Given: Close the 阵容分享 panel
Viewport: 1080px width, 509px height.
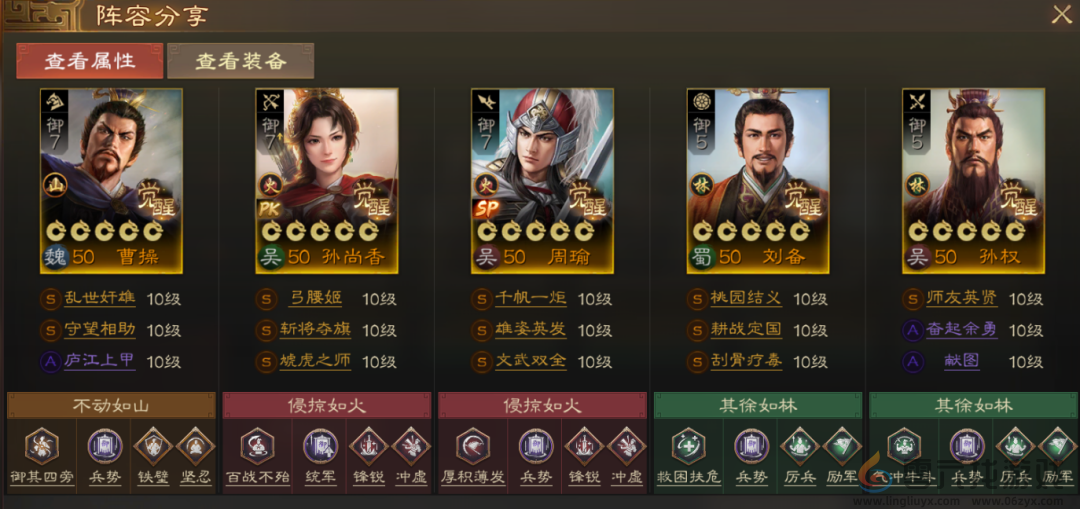Looking at the screenshot, I should pyautogui.click(x=1060, y=15).
